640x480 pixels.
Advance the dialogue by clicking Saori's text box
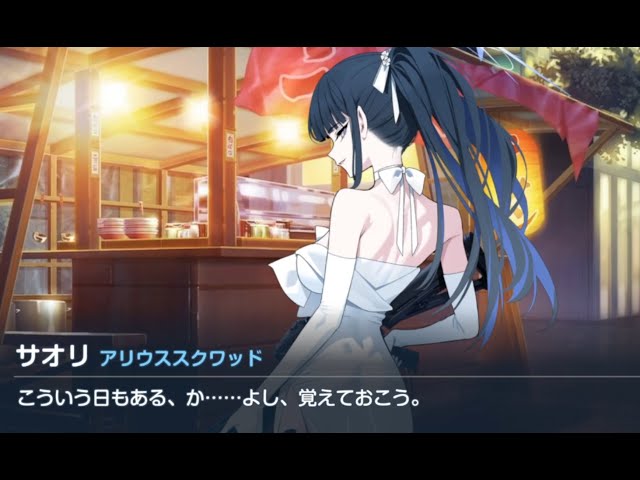point(320,398)
